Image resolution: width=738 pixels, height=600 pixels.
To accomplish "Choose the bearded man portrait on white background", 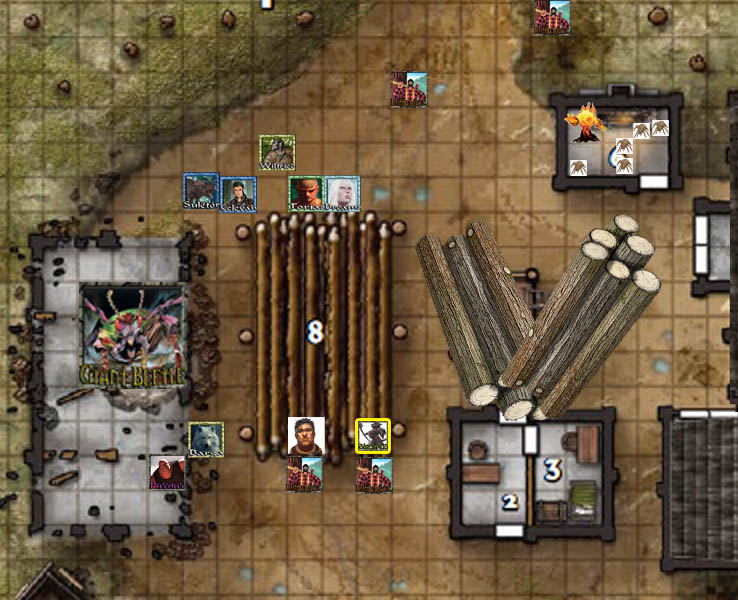I will pyautogui.click(x=306, y=436).
